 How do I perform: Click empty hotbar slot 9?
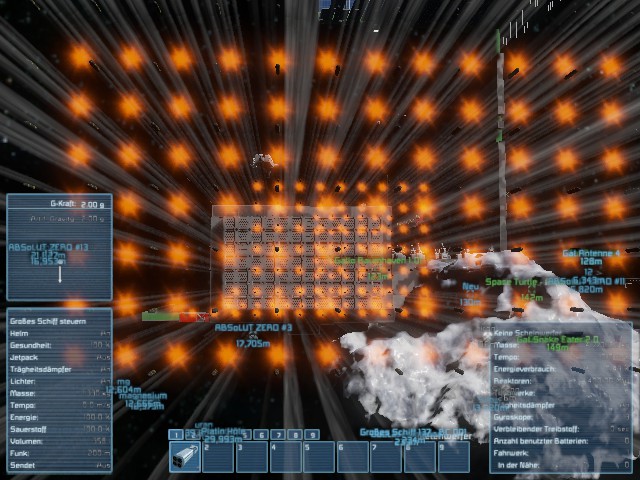click(x=453, y=457)
